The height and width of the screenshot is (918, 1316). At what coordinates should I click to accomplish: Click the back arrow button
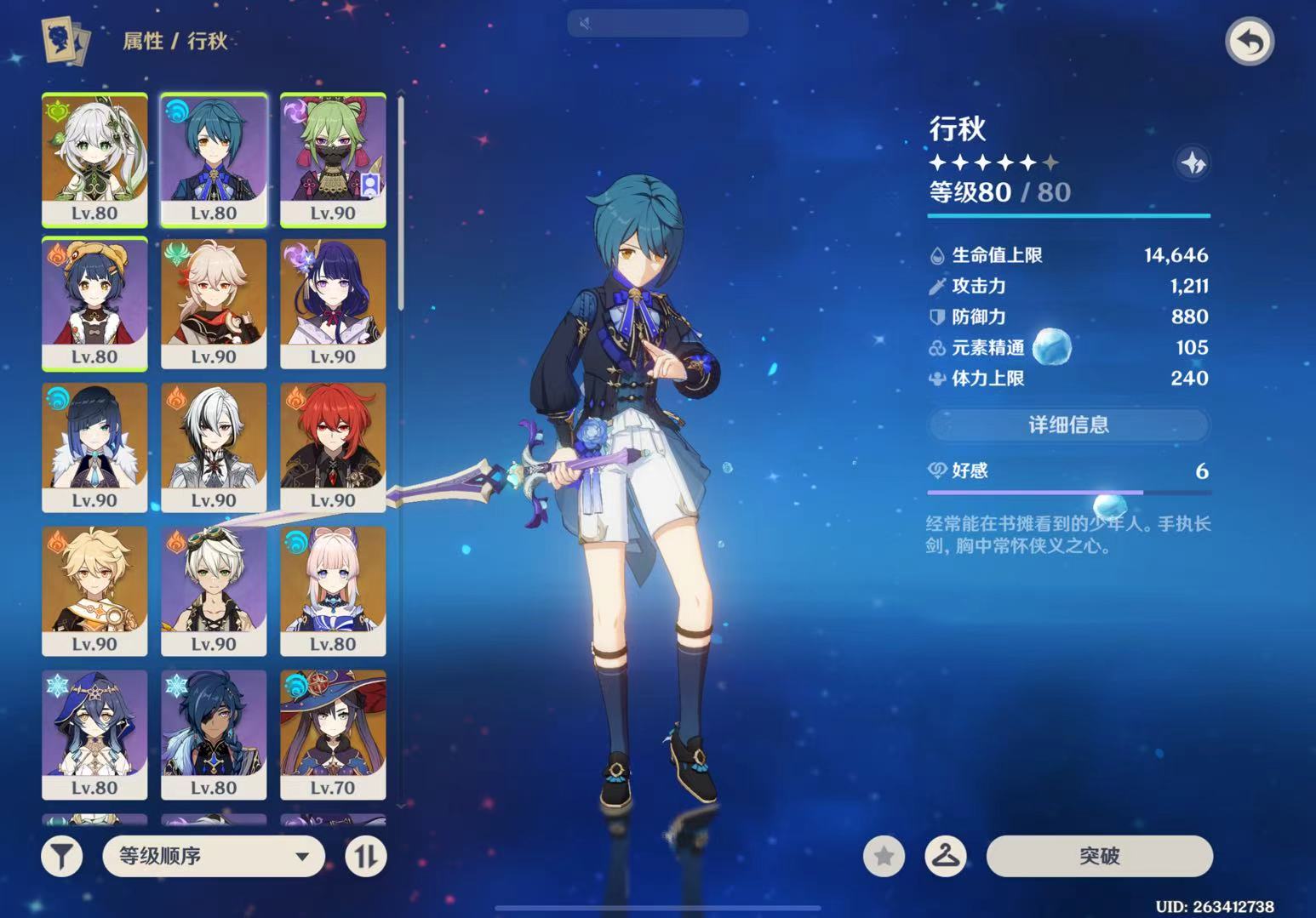(1249, 42)
